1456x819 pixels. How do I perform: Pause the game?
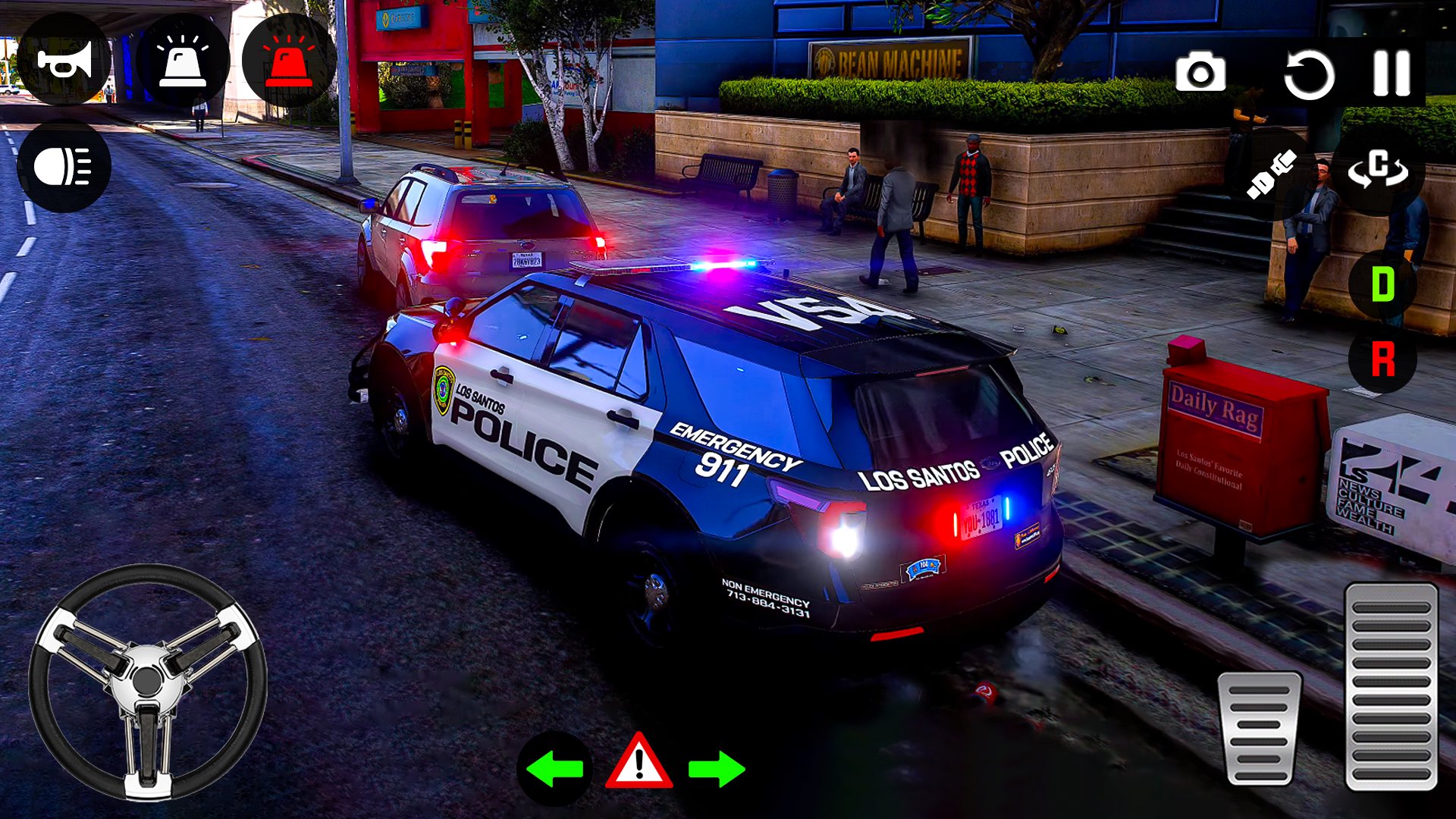[1392, 74]
